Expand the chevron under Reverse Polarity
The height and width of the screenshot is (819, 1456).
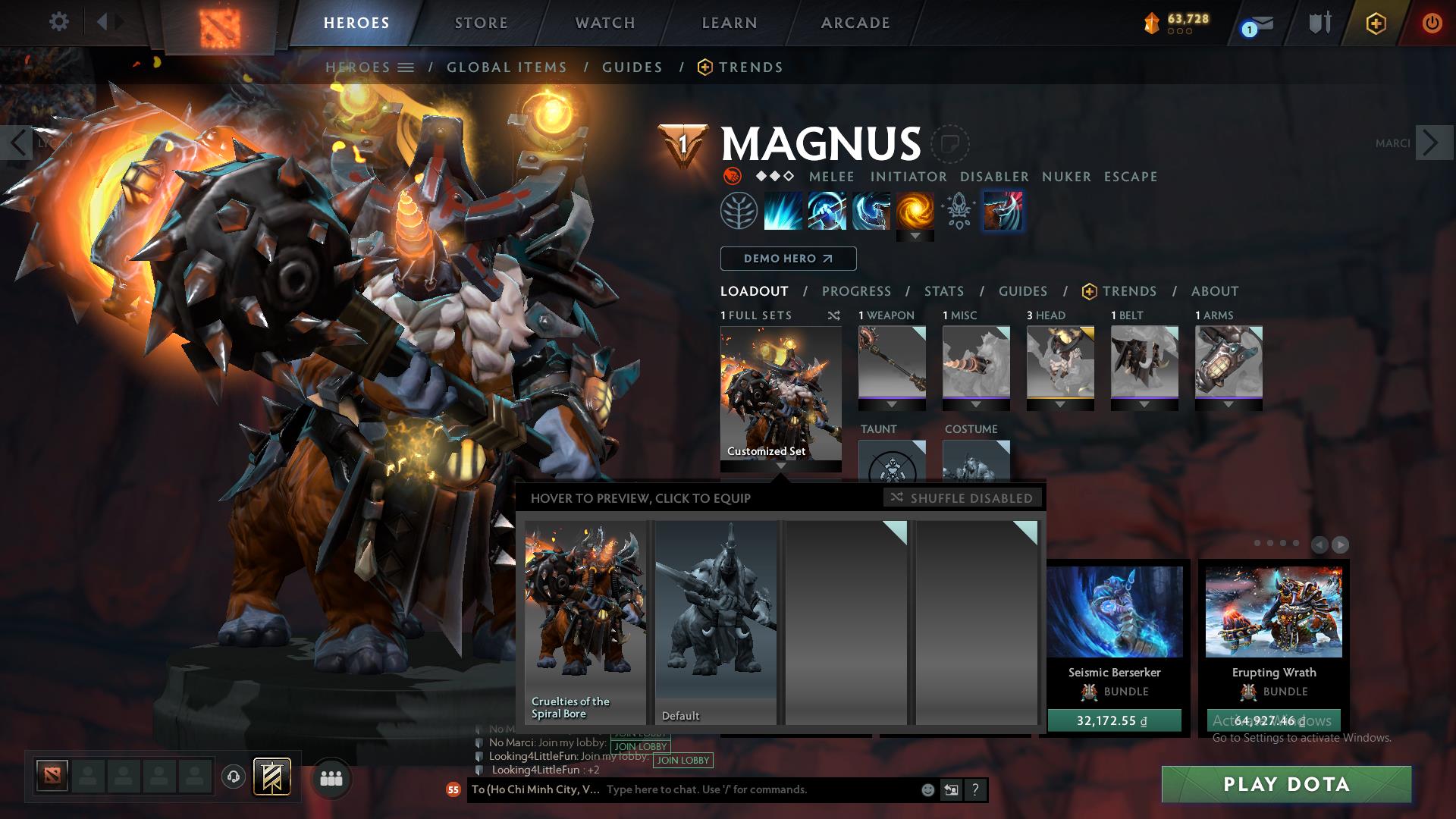pos(915,235)
